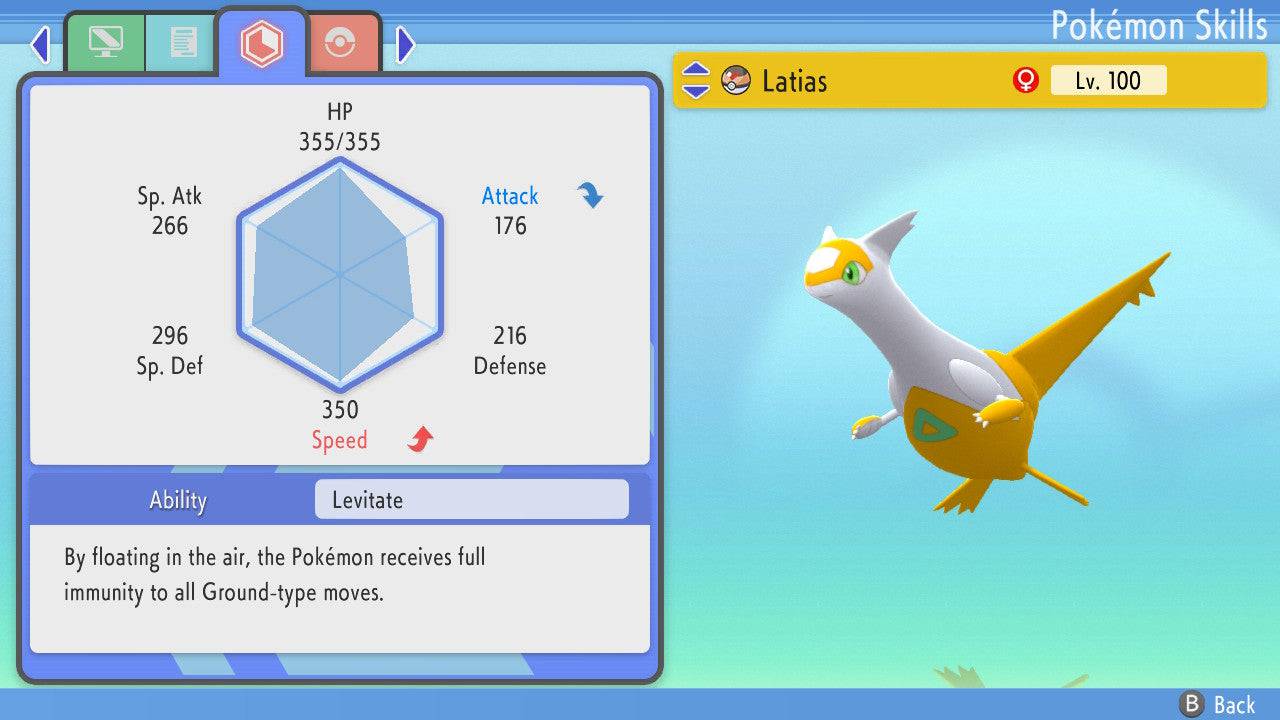1280x720 pixels.
Task: Open the trainer memo document tab
Action: point(182,42)
